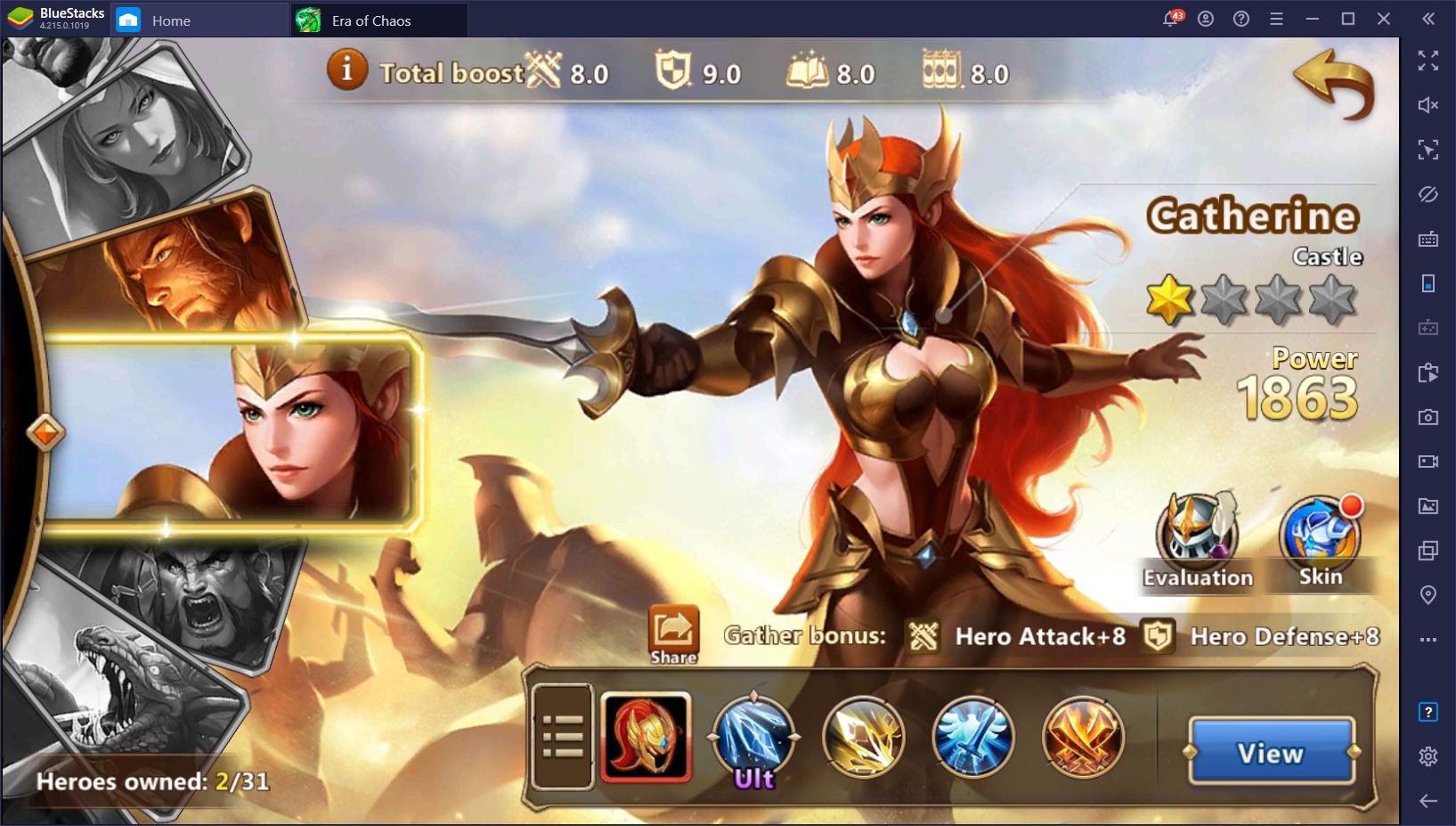Open the Evaluation knight icon
Screen dimensions: 1456x826
[1199, 535]
